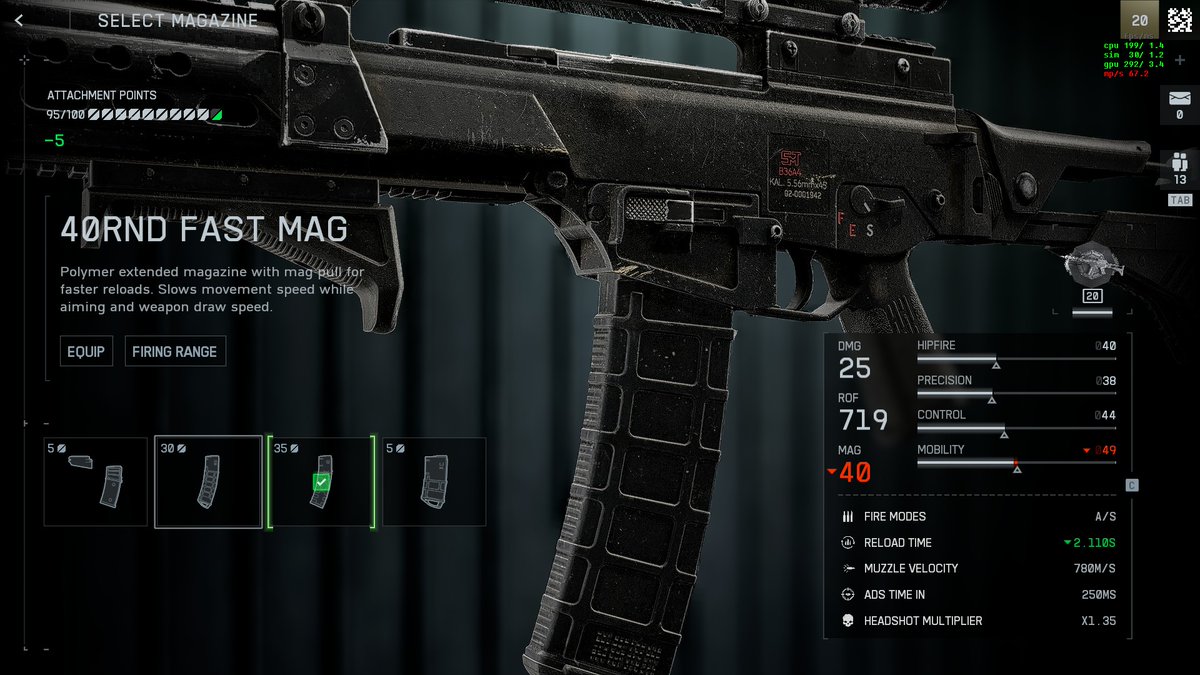Equip the 40RND Fast Mag

click(86, 352)
